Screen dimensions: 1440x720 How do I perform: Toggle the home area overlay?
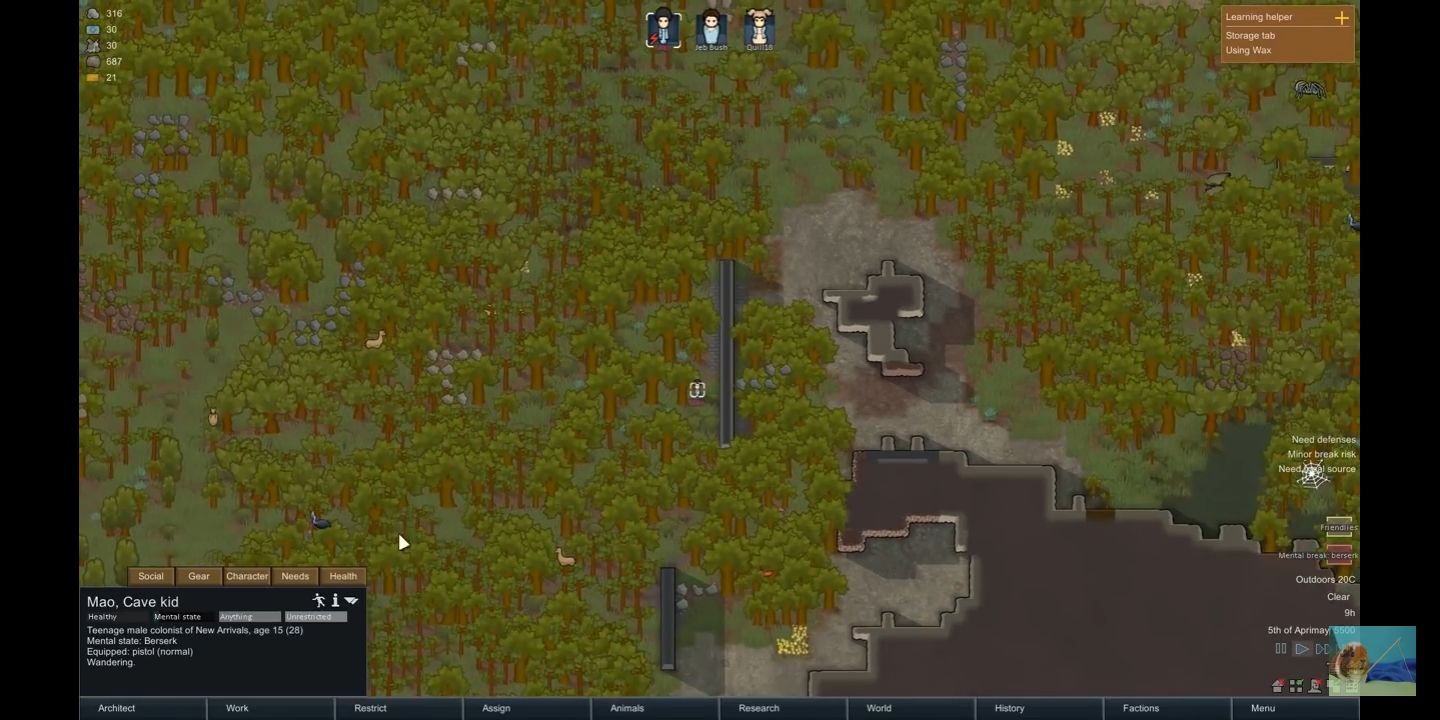[x=1277, y=685]
